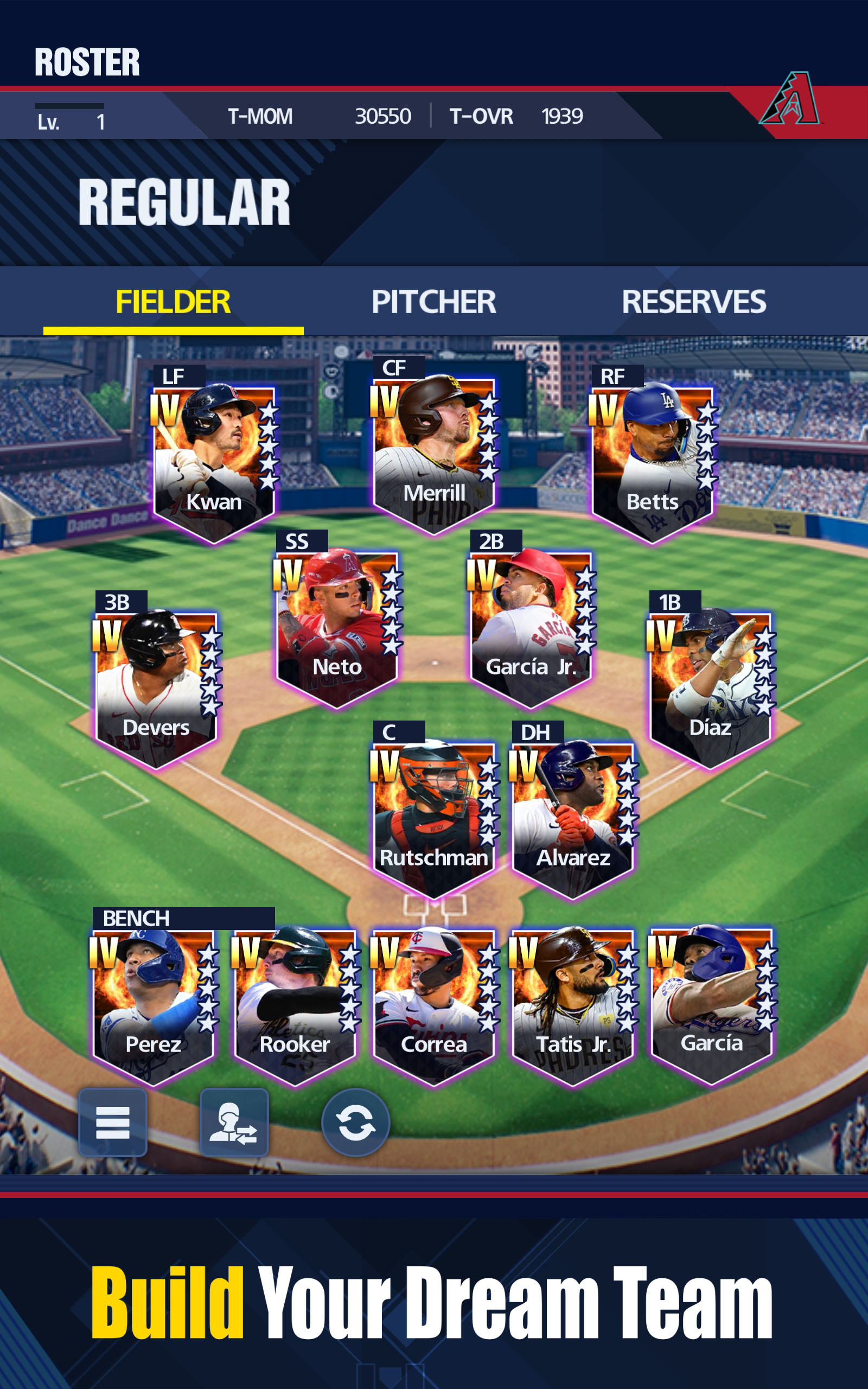Switch to the Pitcher tab
The height and width of the screenshot is (1389, 868).
(x=433, y=302)
